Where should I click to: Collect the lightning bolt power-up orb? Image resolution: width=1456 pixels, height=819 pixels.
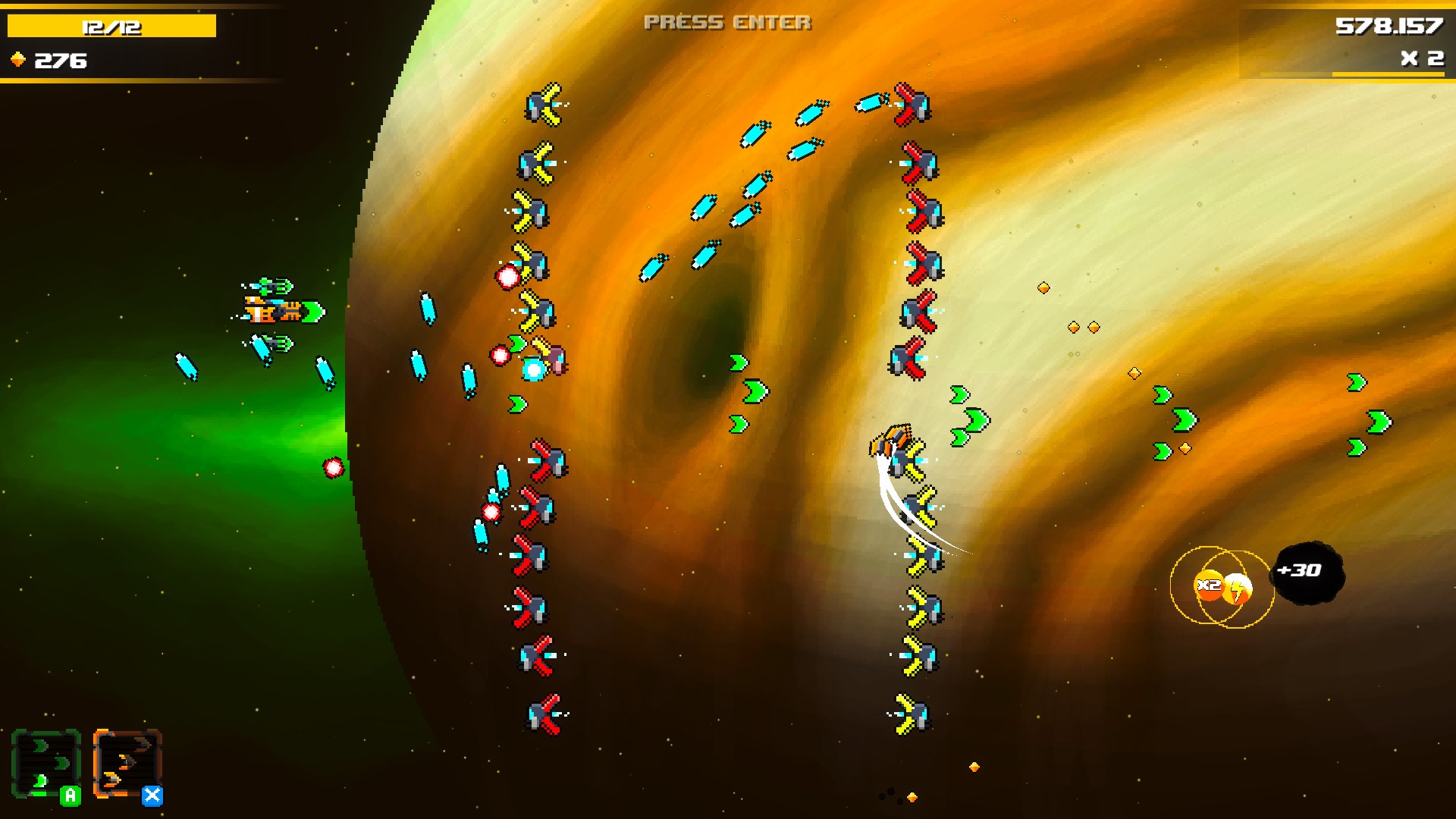(1237, 588)
